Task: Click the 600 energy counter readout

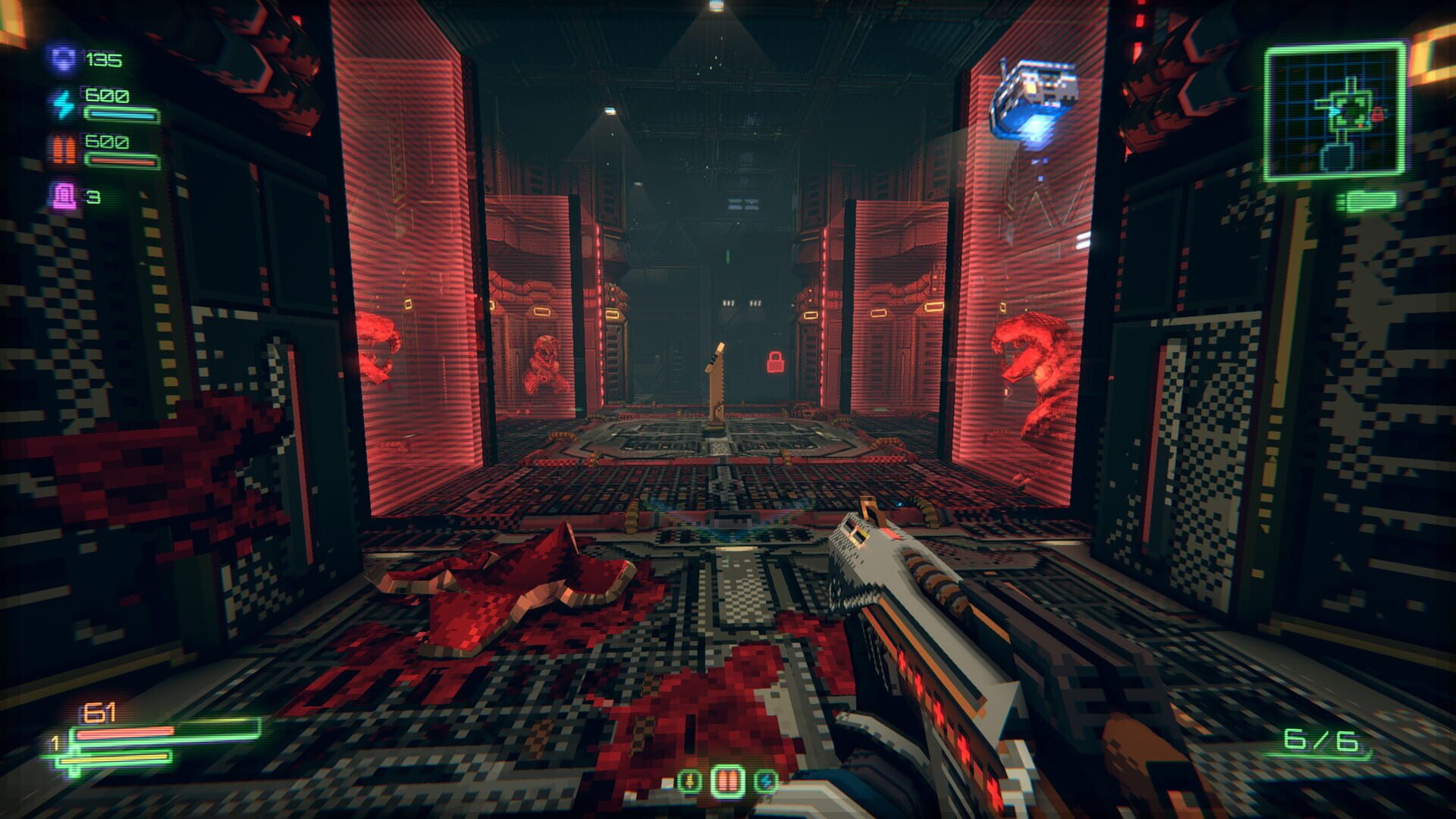Action: tap(108, 96)
